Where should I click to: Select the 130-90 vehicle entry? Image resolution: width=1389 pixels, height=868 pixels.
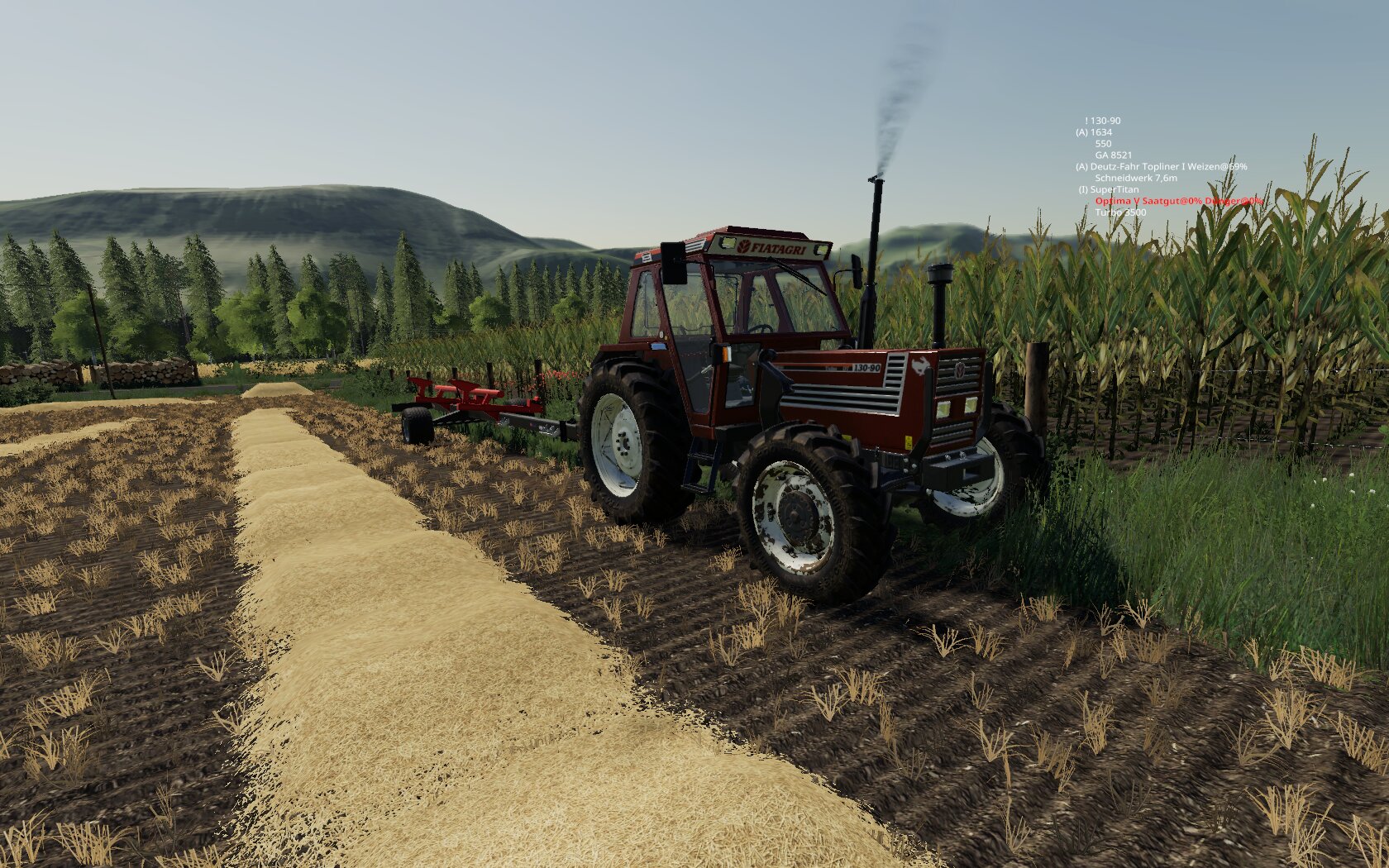(1104, 121)
